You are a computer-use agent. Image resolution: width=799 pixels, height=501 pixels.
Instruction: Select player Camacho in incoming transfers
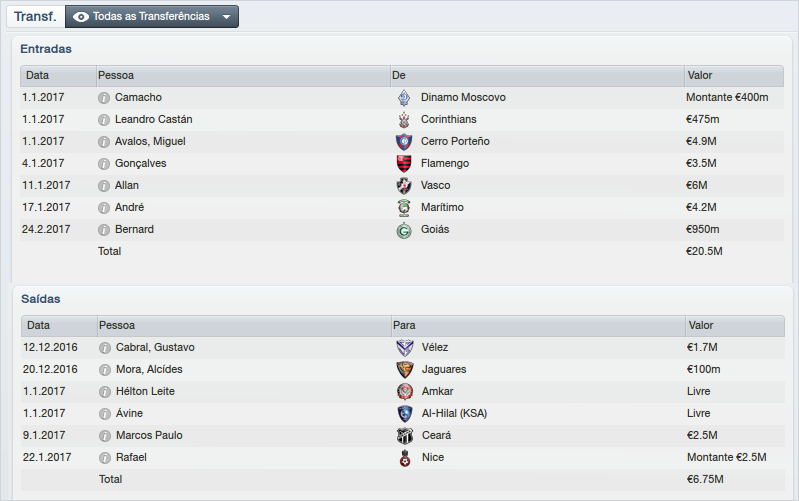point(138,97)
